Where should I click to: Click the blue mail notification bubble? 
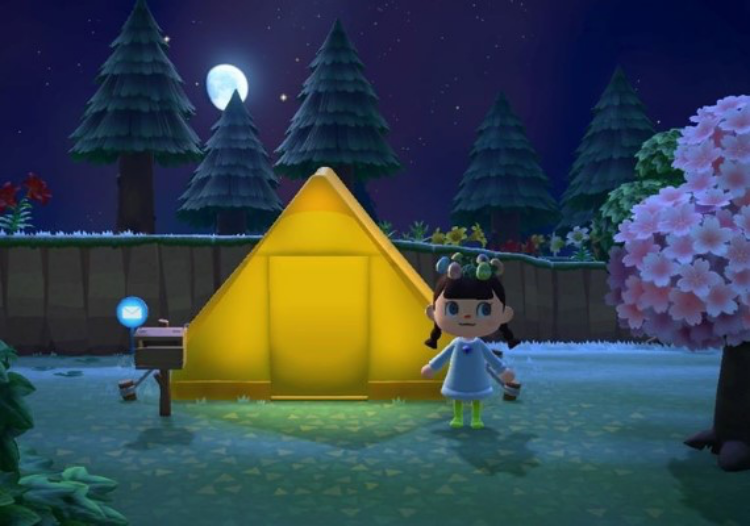coord(132,312)
